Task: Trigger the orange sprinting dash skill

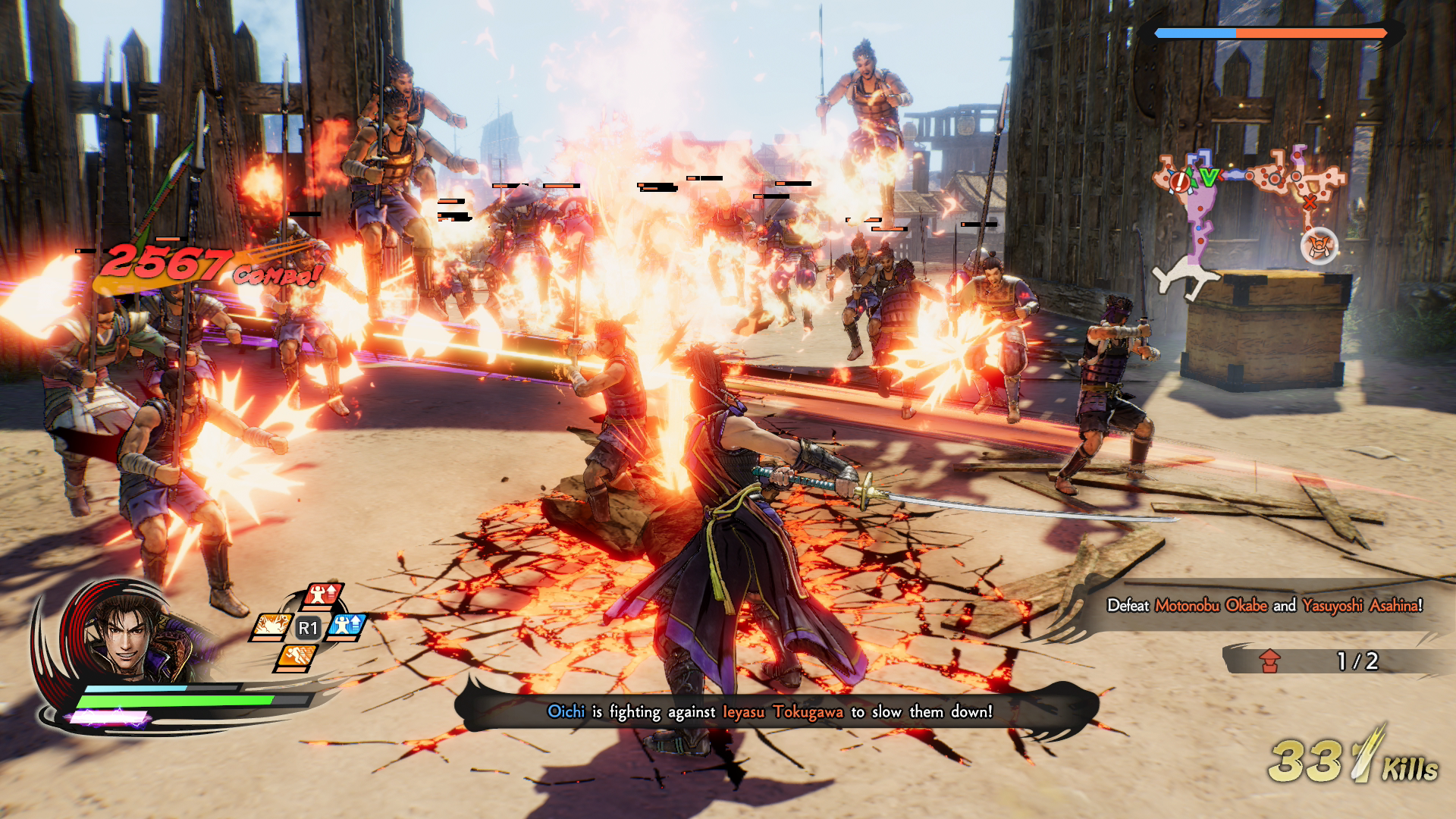Action: (297, 656)
